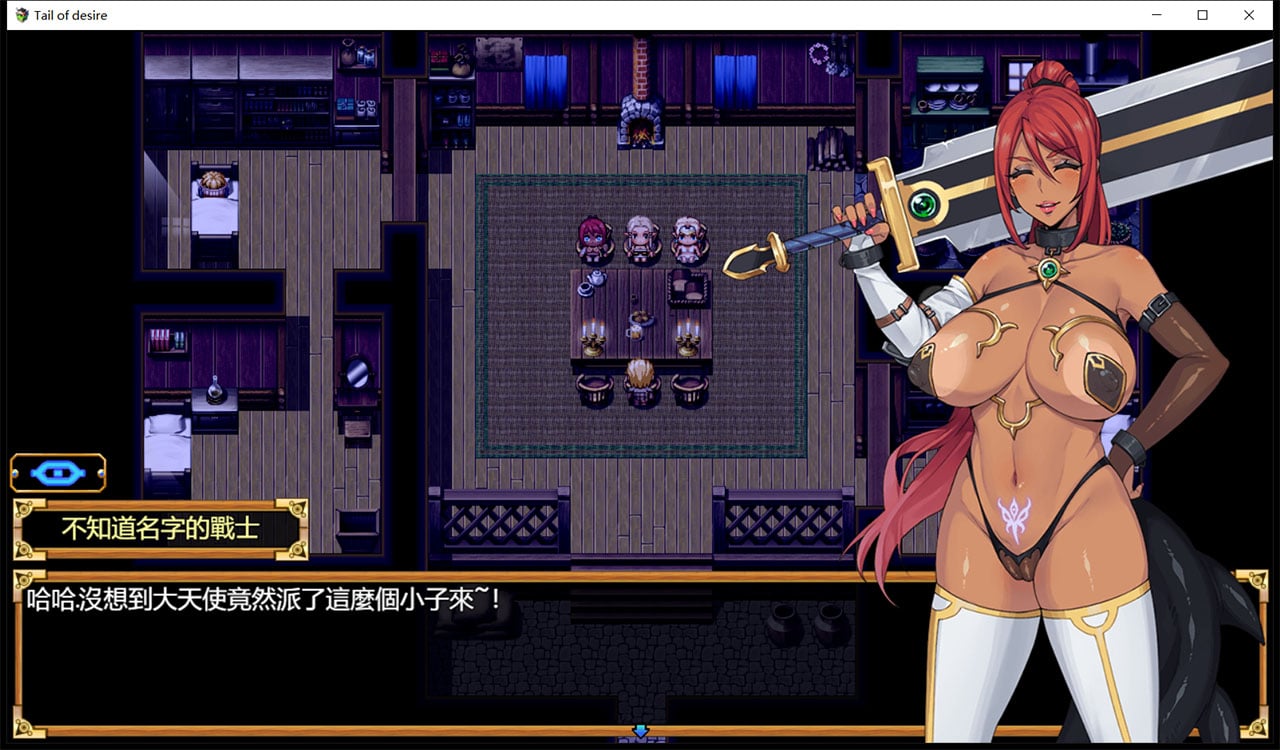
Task: Click the blue continue arrow below the dialogue box
Action: coord(641,733)
